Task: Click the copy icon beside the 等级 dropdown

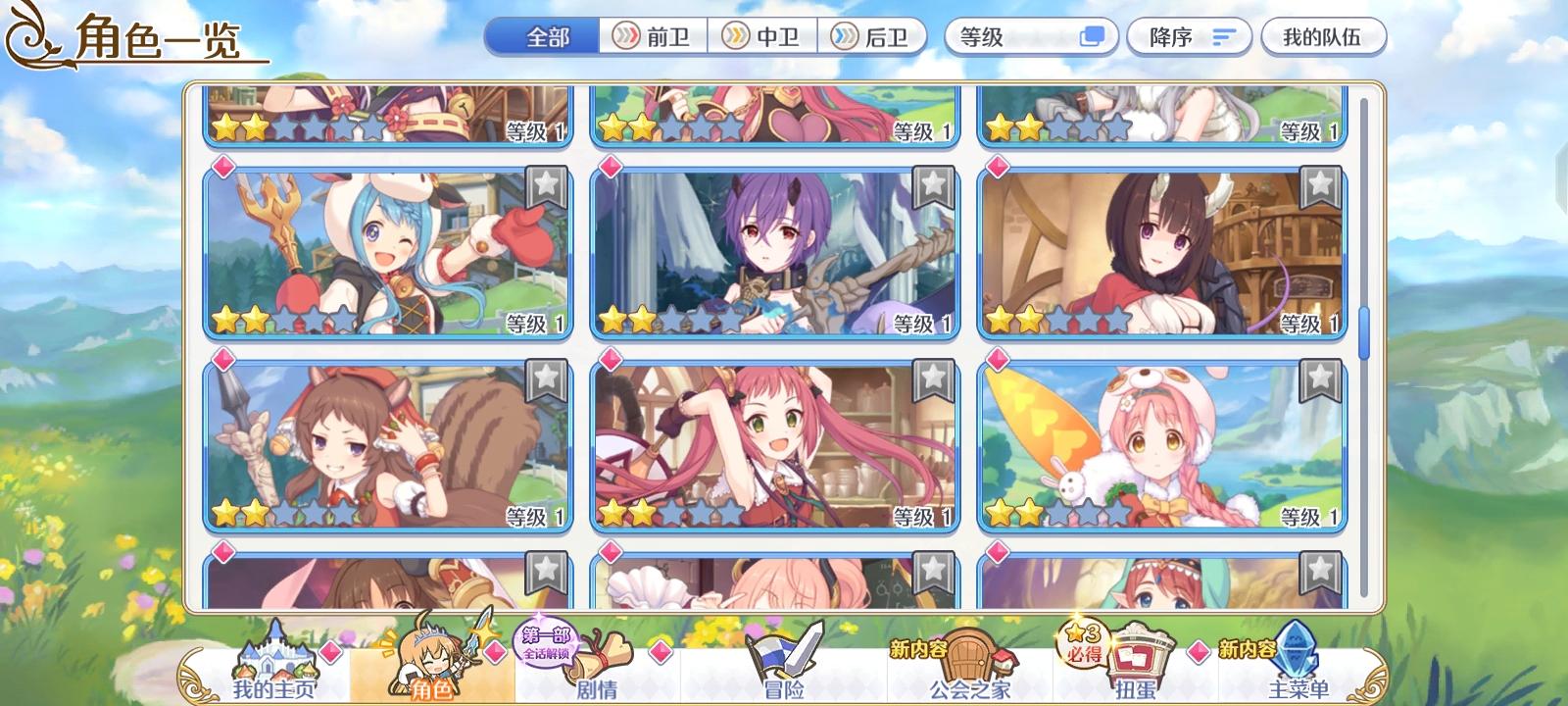Action: pos(1091,34)
